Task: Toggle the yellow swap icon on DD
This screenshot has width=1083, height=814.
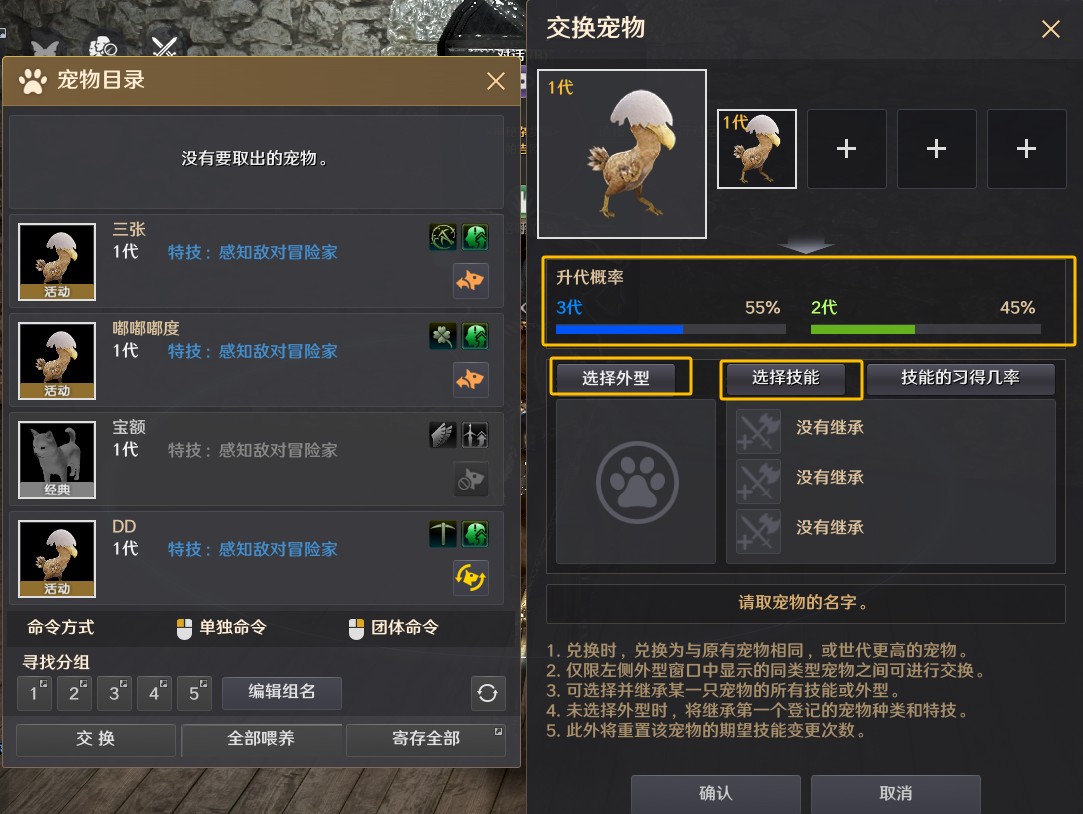Action: [x=471, y=577]
